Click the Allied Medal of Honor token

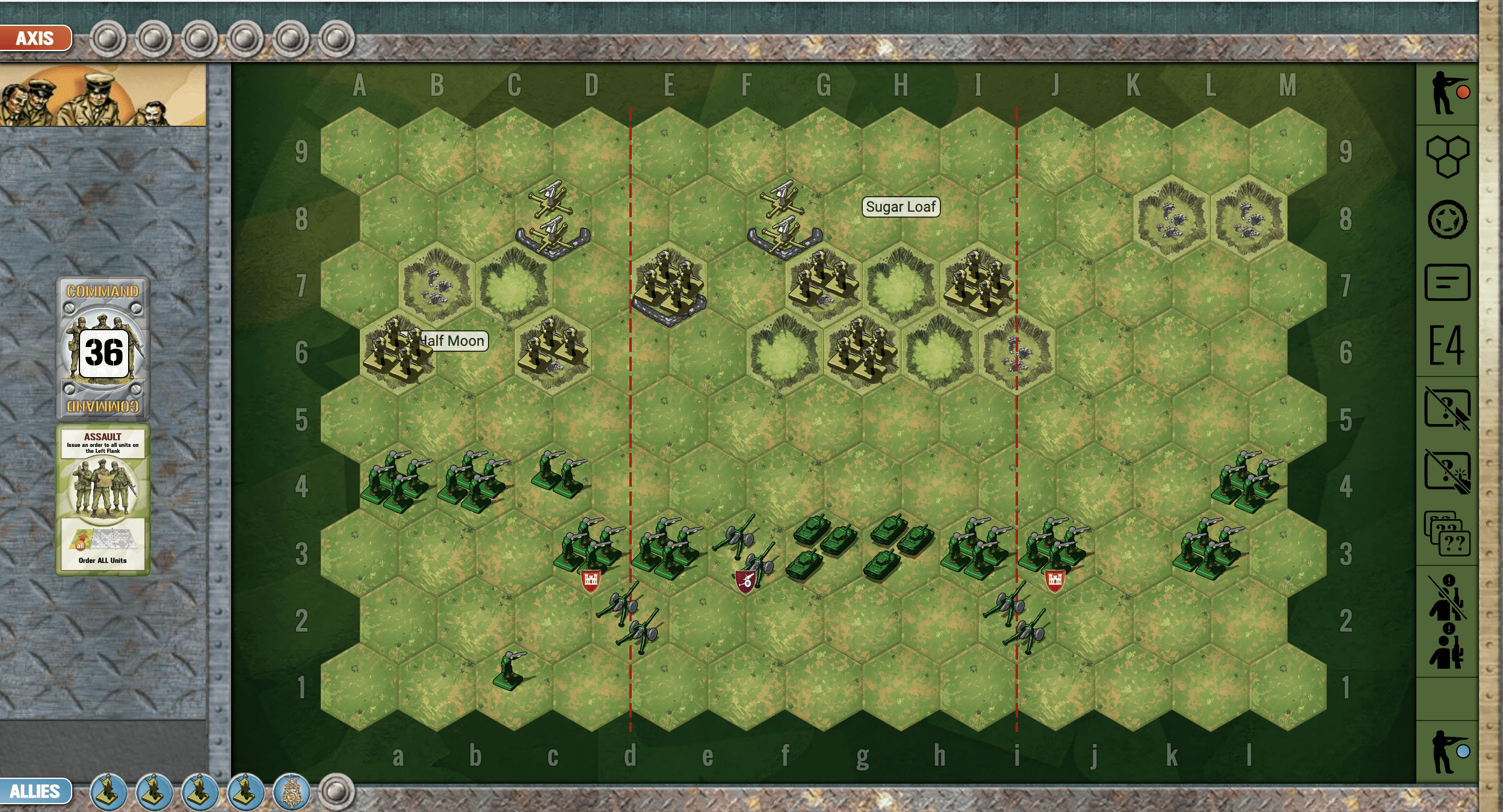[x=291, y=792]
